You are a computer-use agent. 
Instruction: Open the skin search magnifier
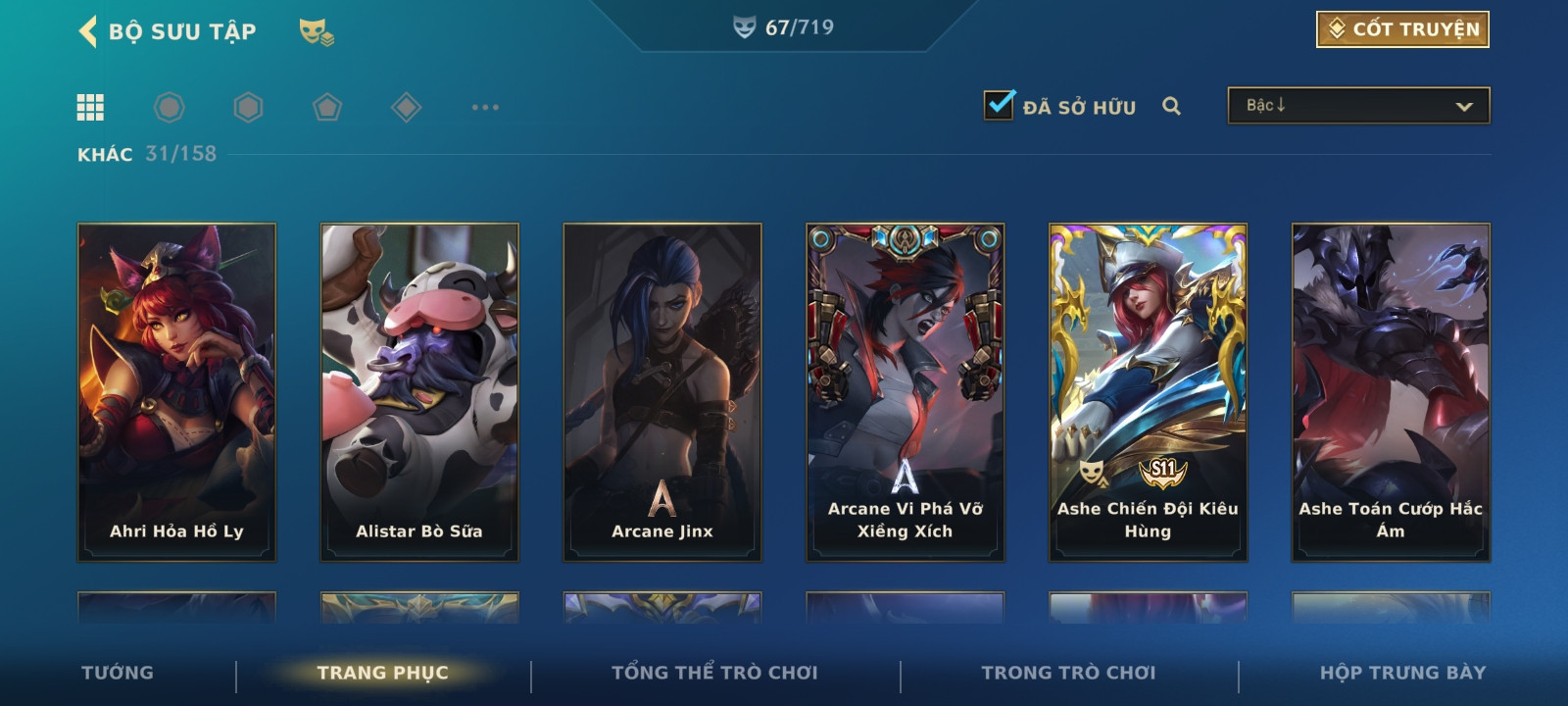pyautogui.click(x=1171, y=106)
